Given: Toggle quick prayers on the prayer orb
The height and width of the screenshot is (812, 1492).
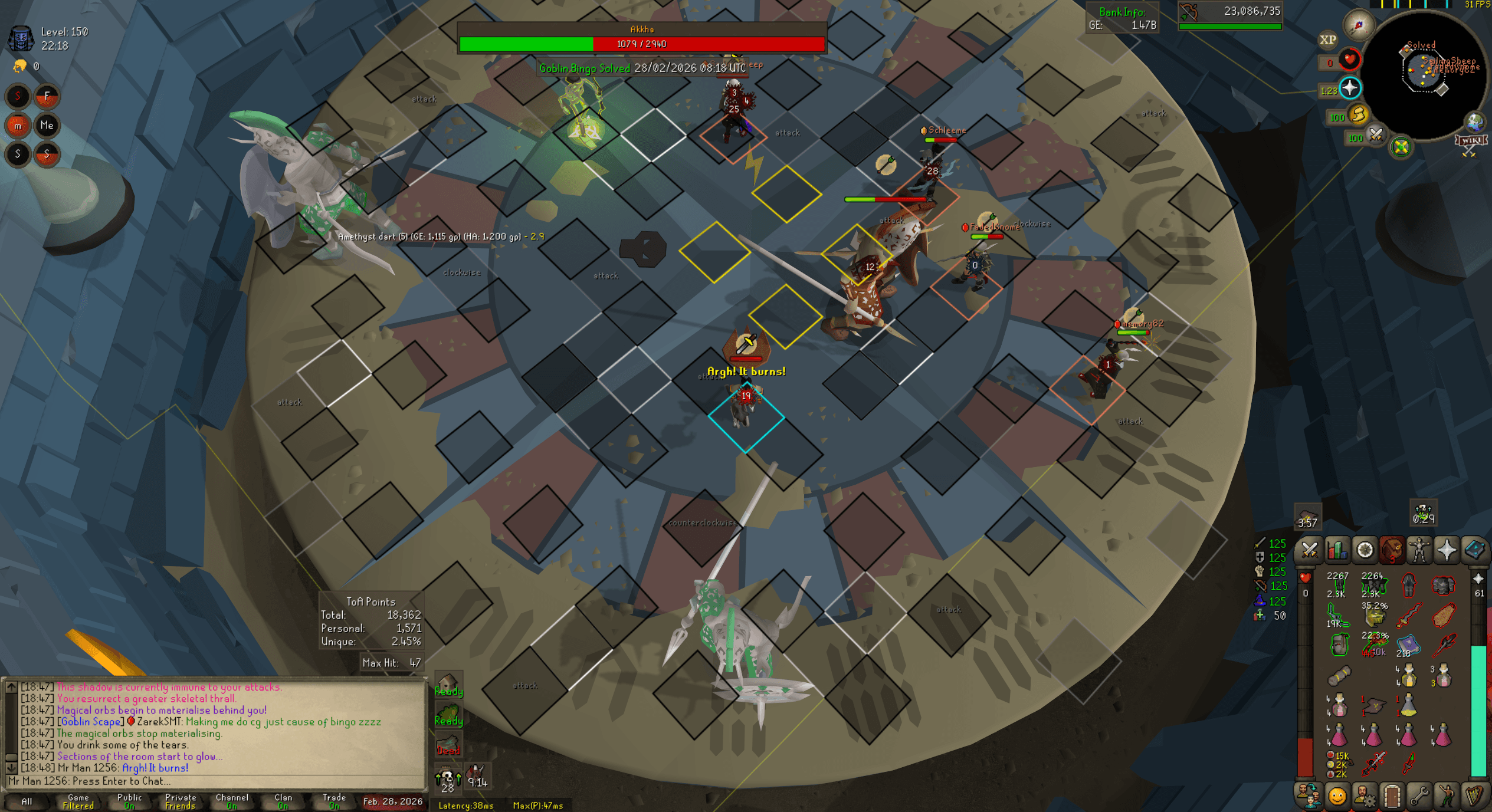Looking at the screenshot, I should [x=1350, y=87].
